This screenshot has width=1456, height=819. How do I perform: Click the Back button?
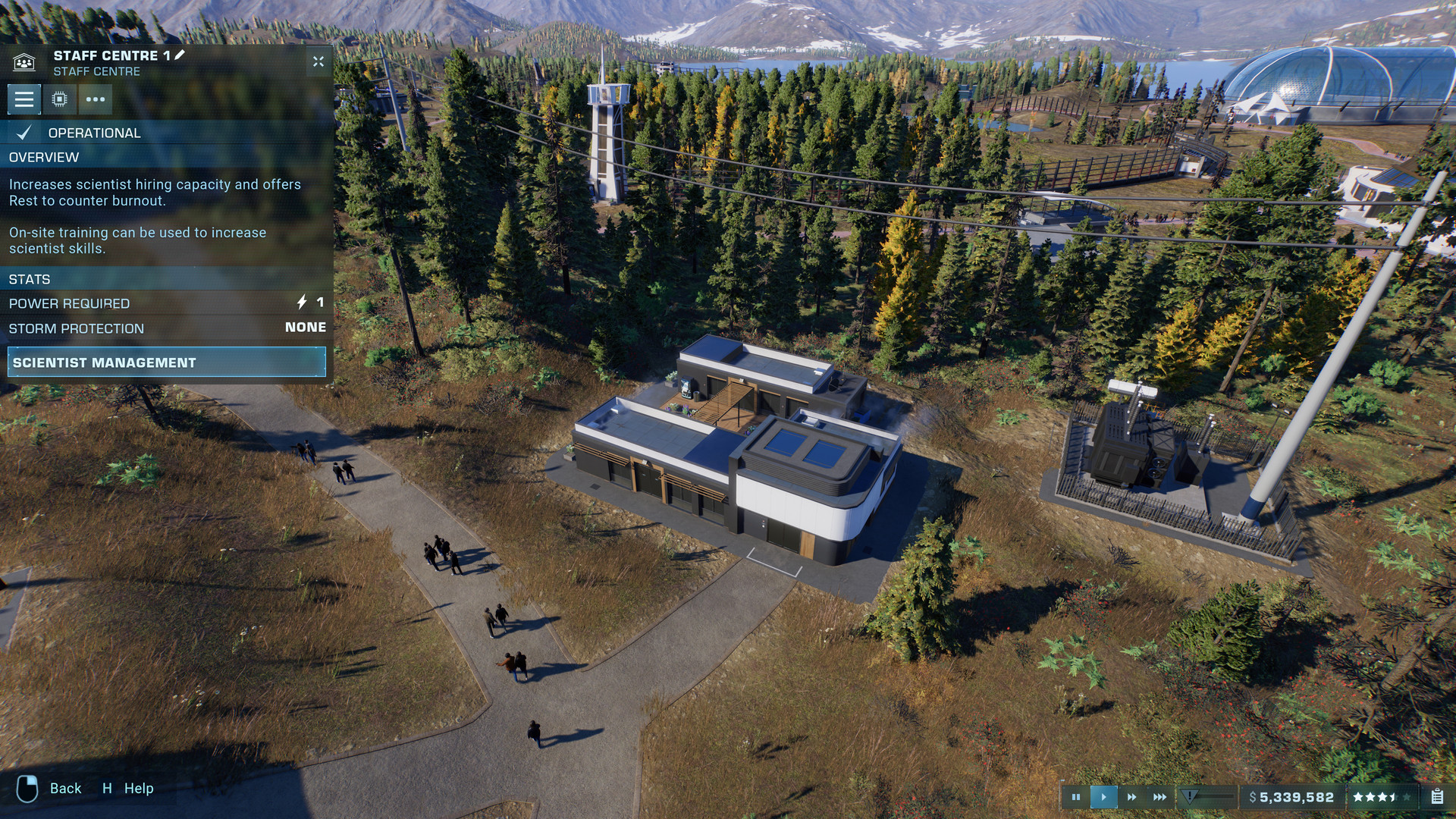pyautogui.click(x=65, y=789)
